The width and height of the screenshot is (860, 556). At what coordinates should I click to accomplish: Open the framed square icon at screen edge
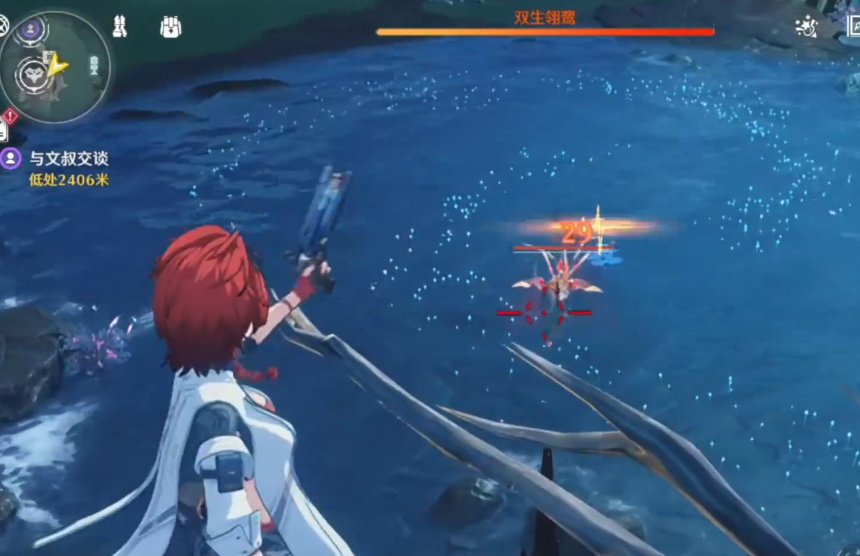point(852,26)
